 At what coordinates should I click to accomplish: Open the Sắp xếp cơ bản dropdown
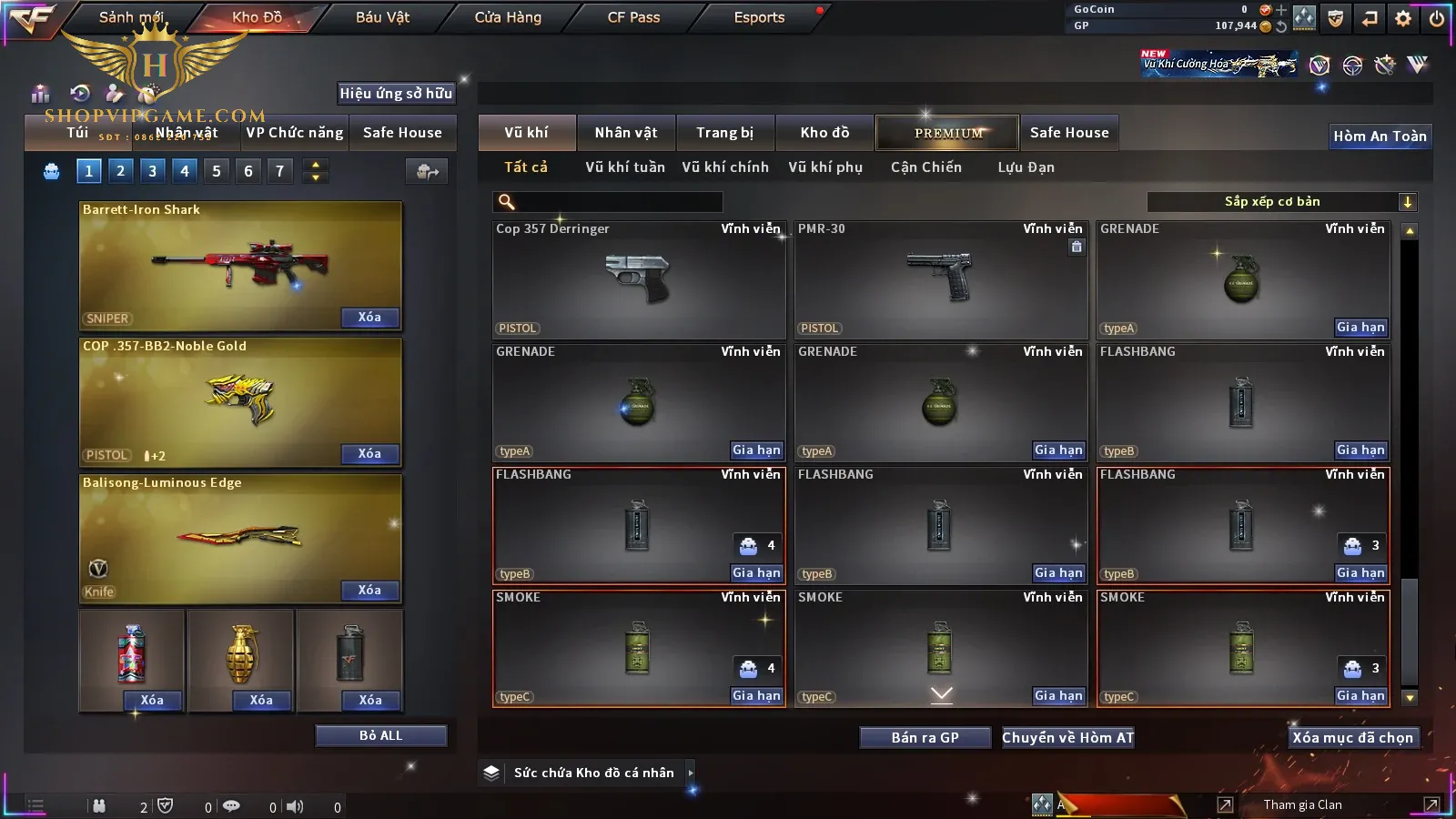(x=1281, y=202)
